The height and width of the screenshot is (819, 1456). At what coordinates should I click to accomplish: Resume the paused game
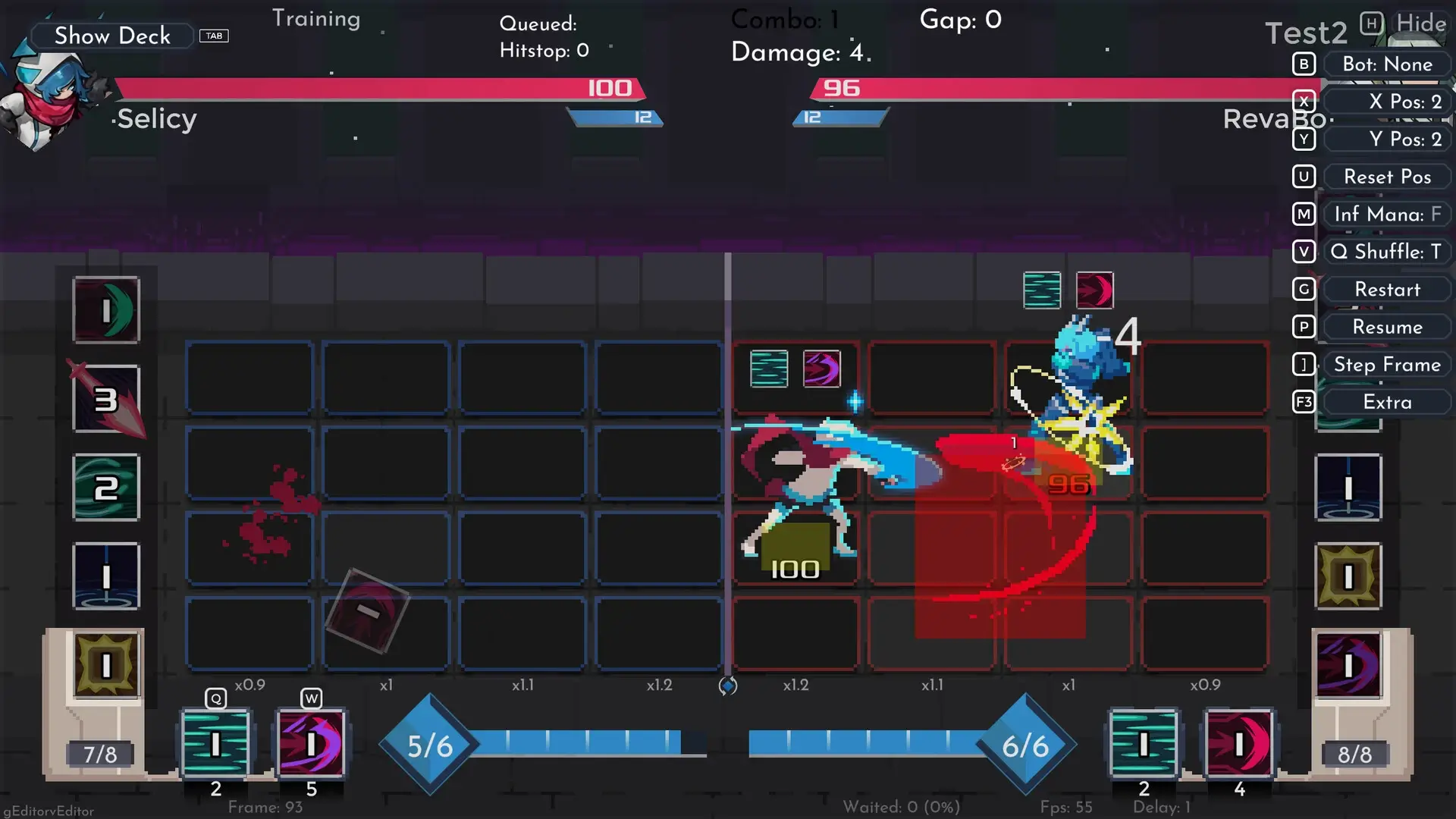[1386, 327]
